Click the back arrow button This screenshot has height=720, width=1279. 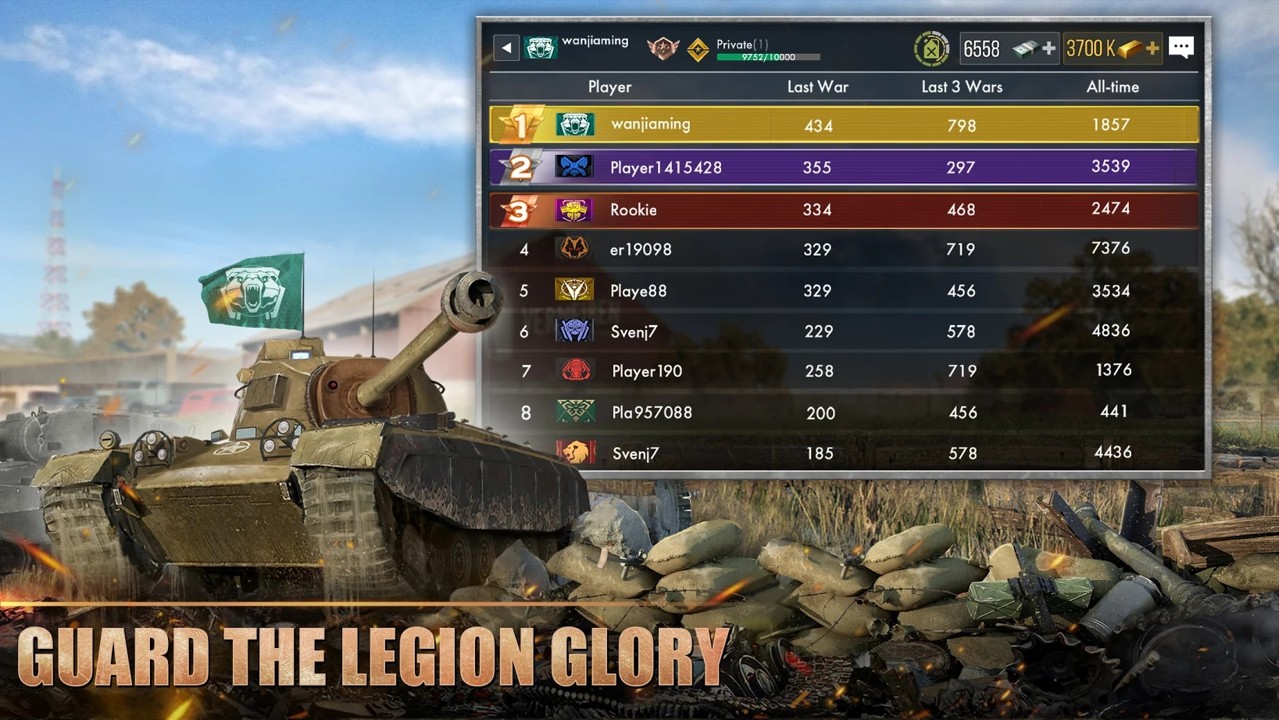click(506, 48)
